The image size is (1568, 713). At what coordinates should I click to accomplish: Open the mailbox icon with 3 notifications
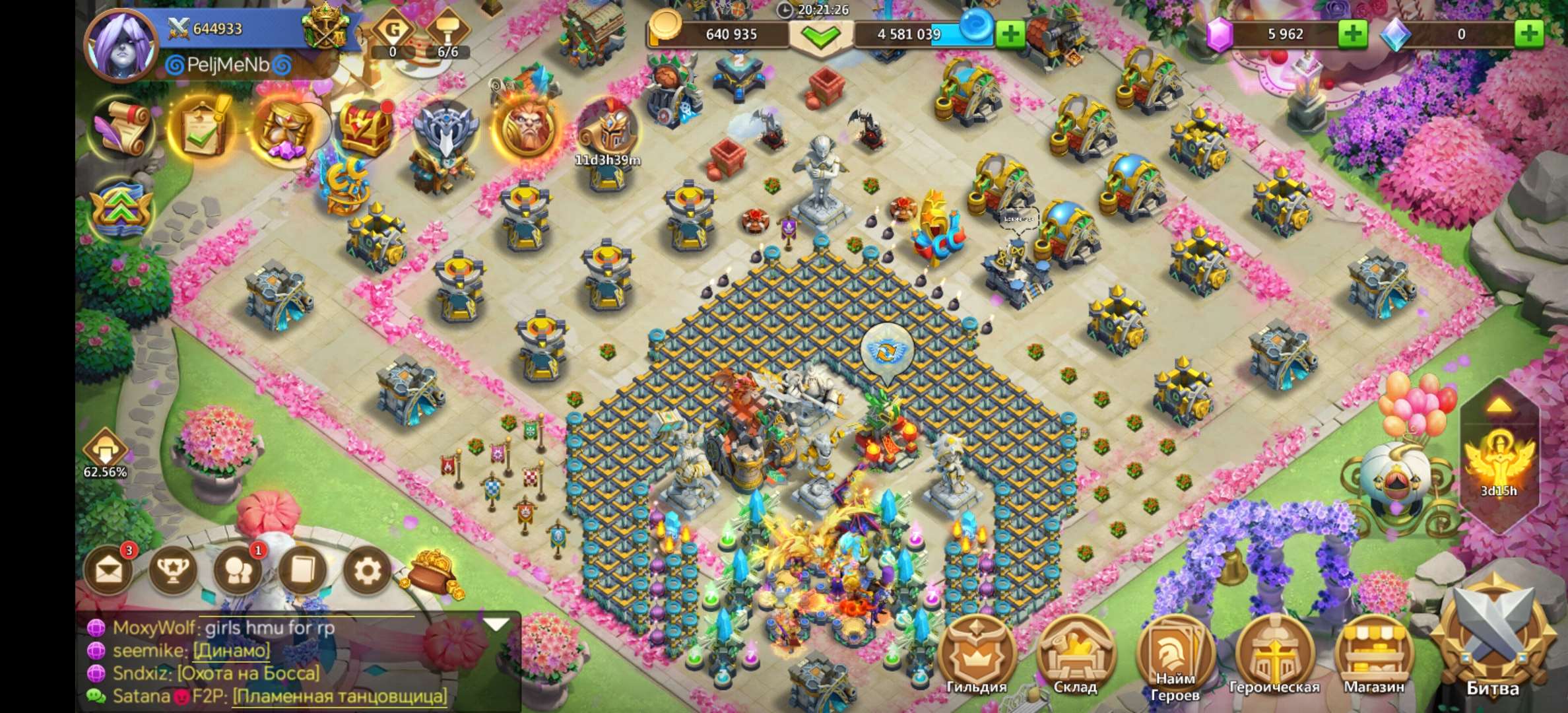tap(109, 569)
